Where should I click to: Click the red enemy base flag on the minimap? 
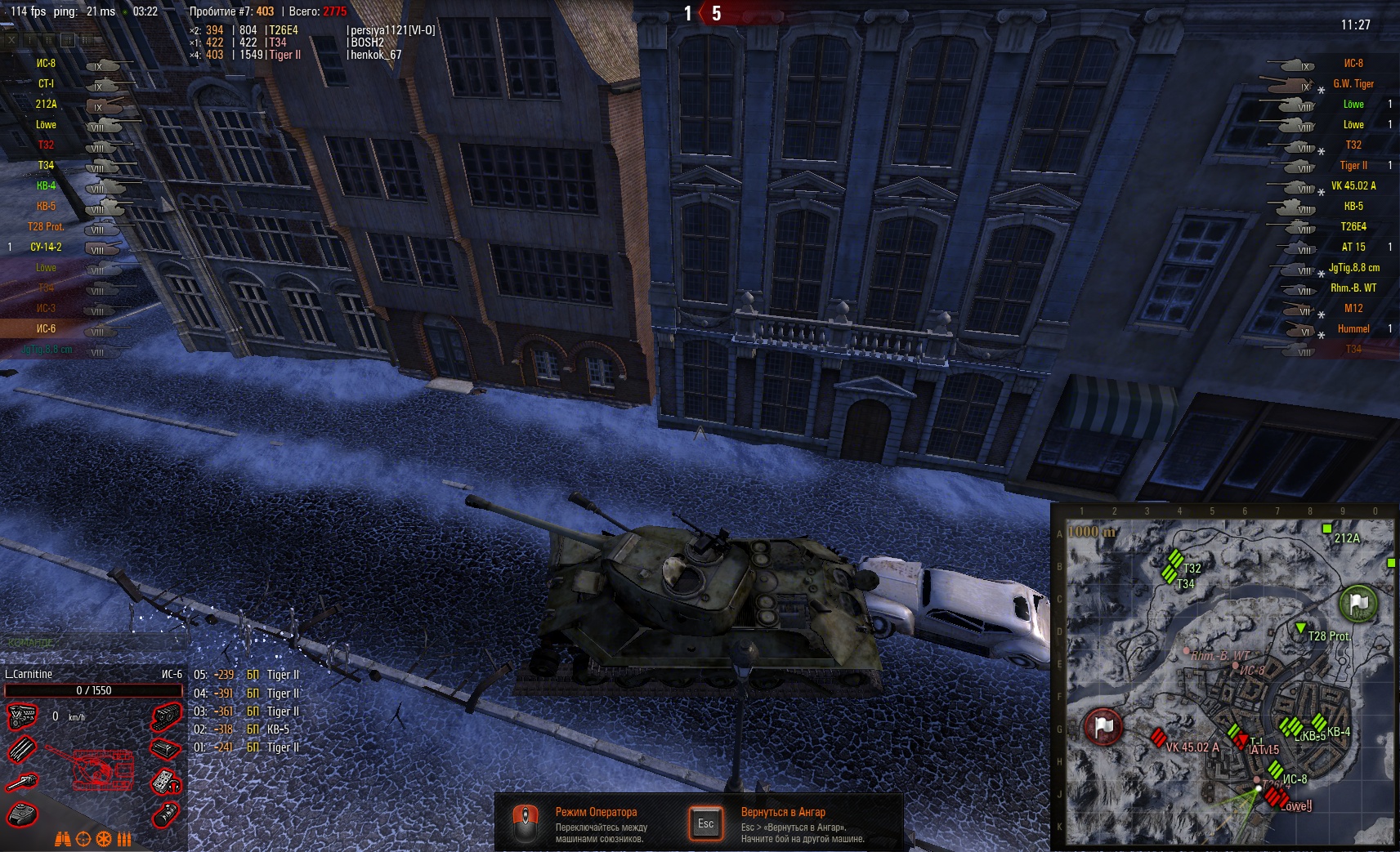tap(1103, 726)
